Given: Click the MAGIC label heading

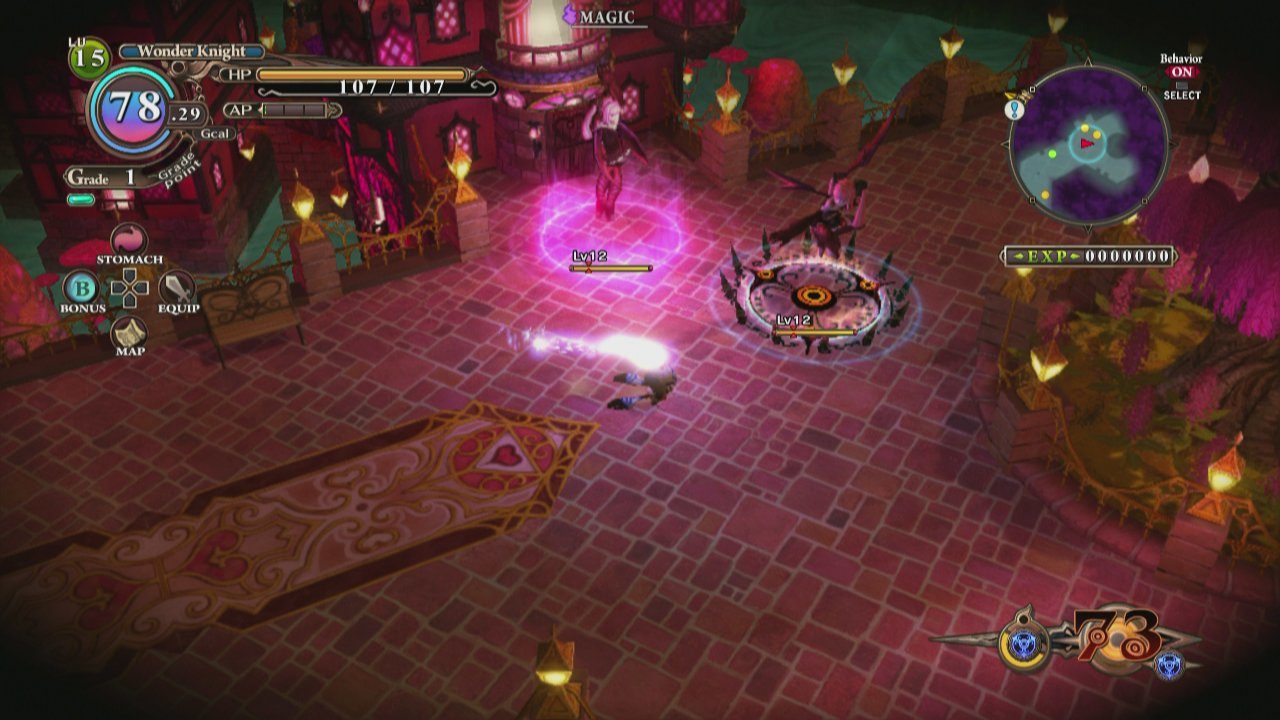Looking at the screenshot, I should pyautogui.click(x=609, y=15).
